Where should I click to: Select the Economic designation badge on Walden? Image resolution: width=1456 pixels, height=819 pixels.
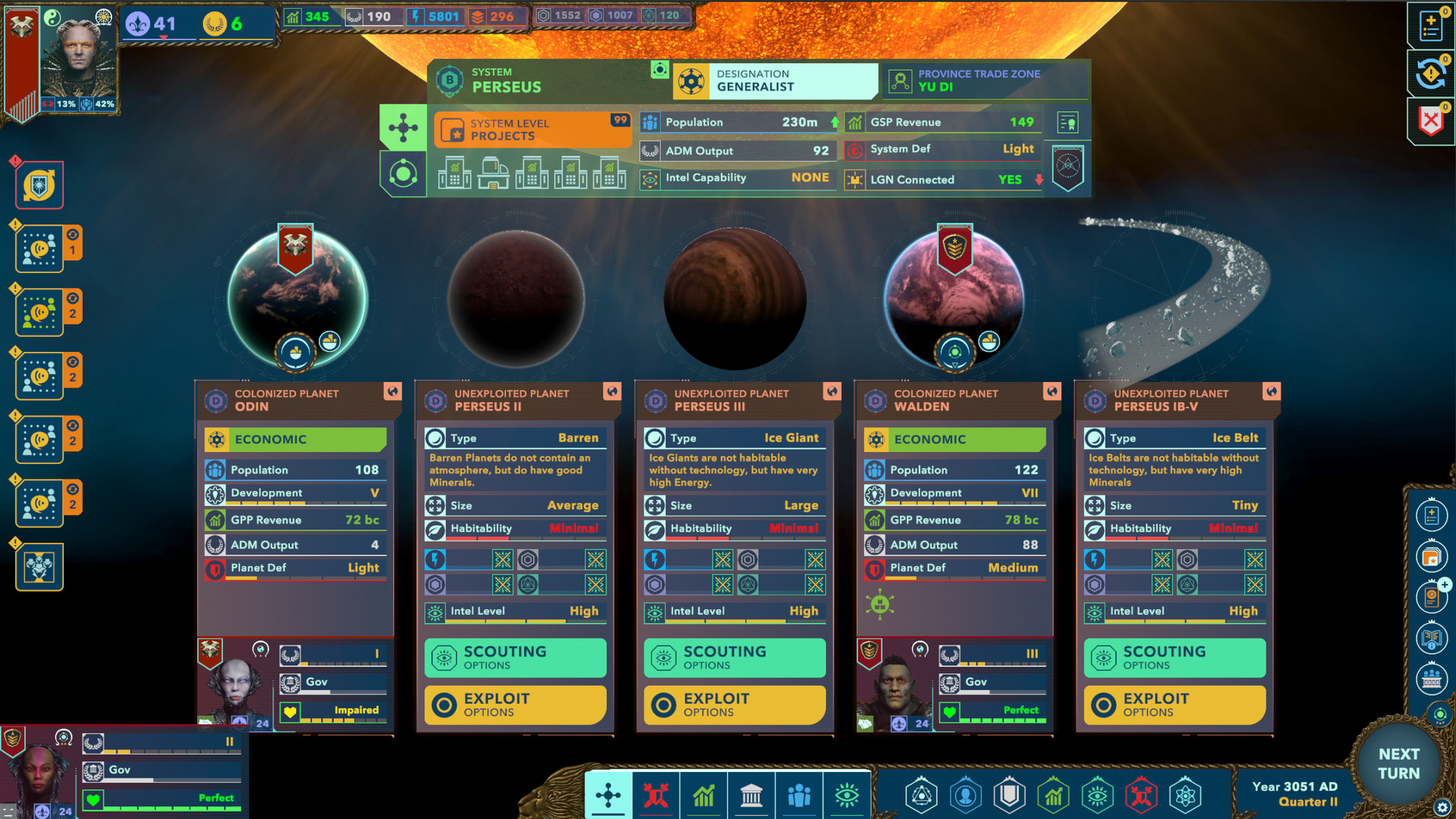click(x=954, y=439)
